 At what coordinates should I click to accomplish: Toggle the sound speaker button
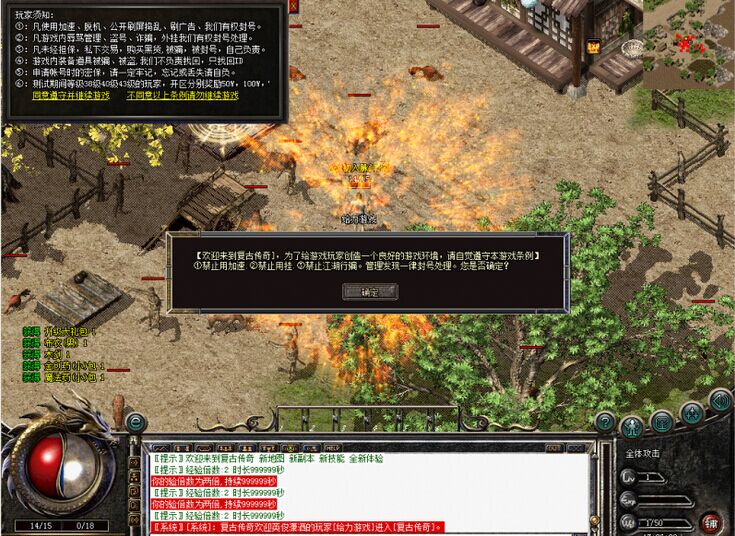720,400
